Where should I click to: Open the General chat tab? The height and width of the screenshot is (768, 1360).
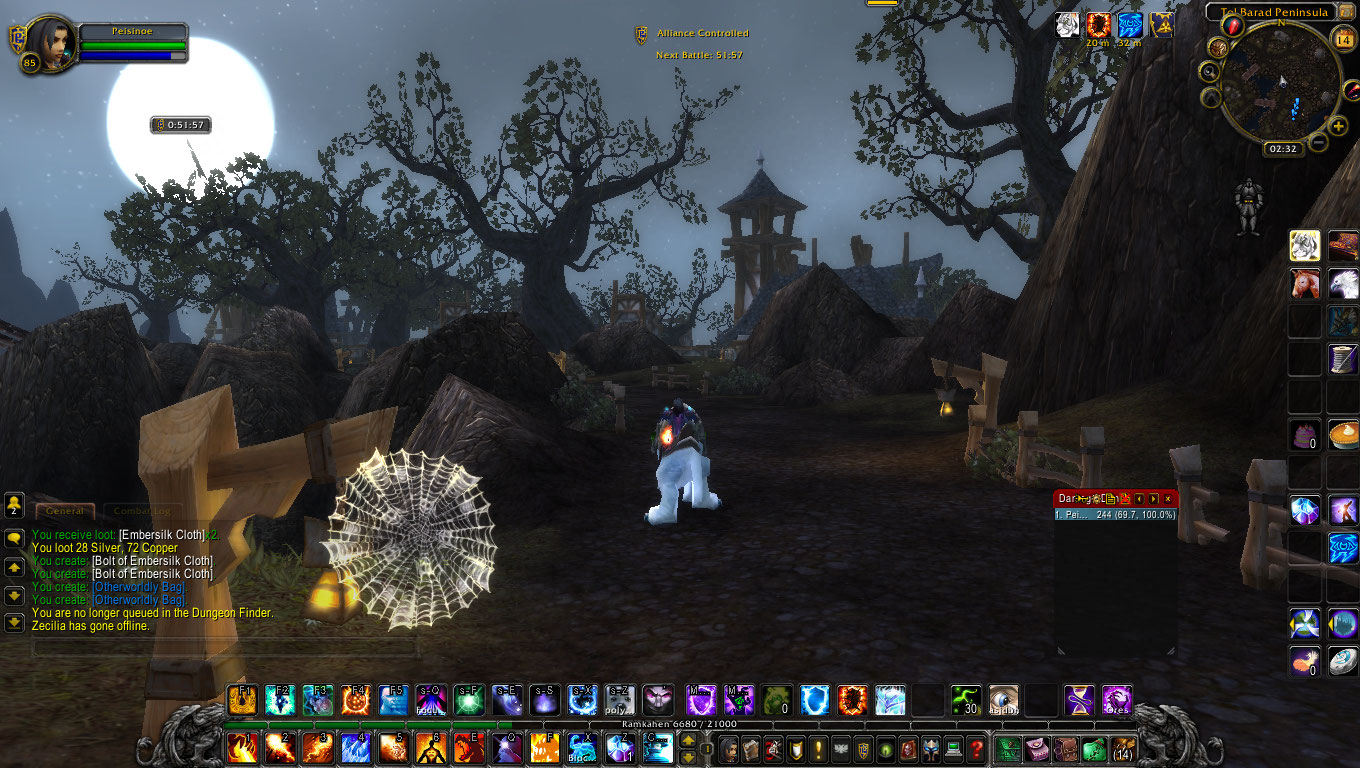click(x=65, y=511)
